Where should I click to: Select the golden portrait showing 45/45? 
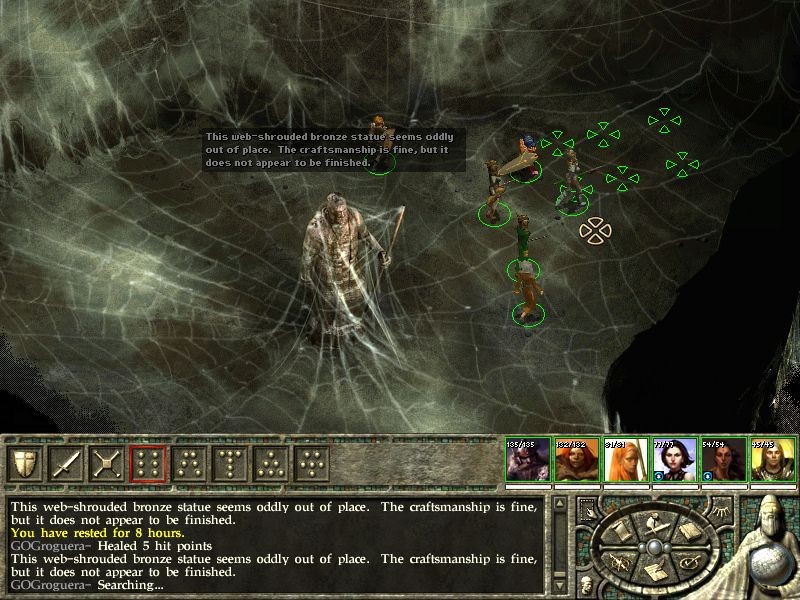772,461
